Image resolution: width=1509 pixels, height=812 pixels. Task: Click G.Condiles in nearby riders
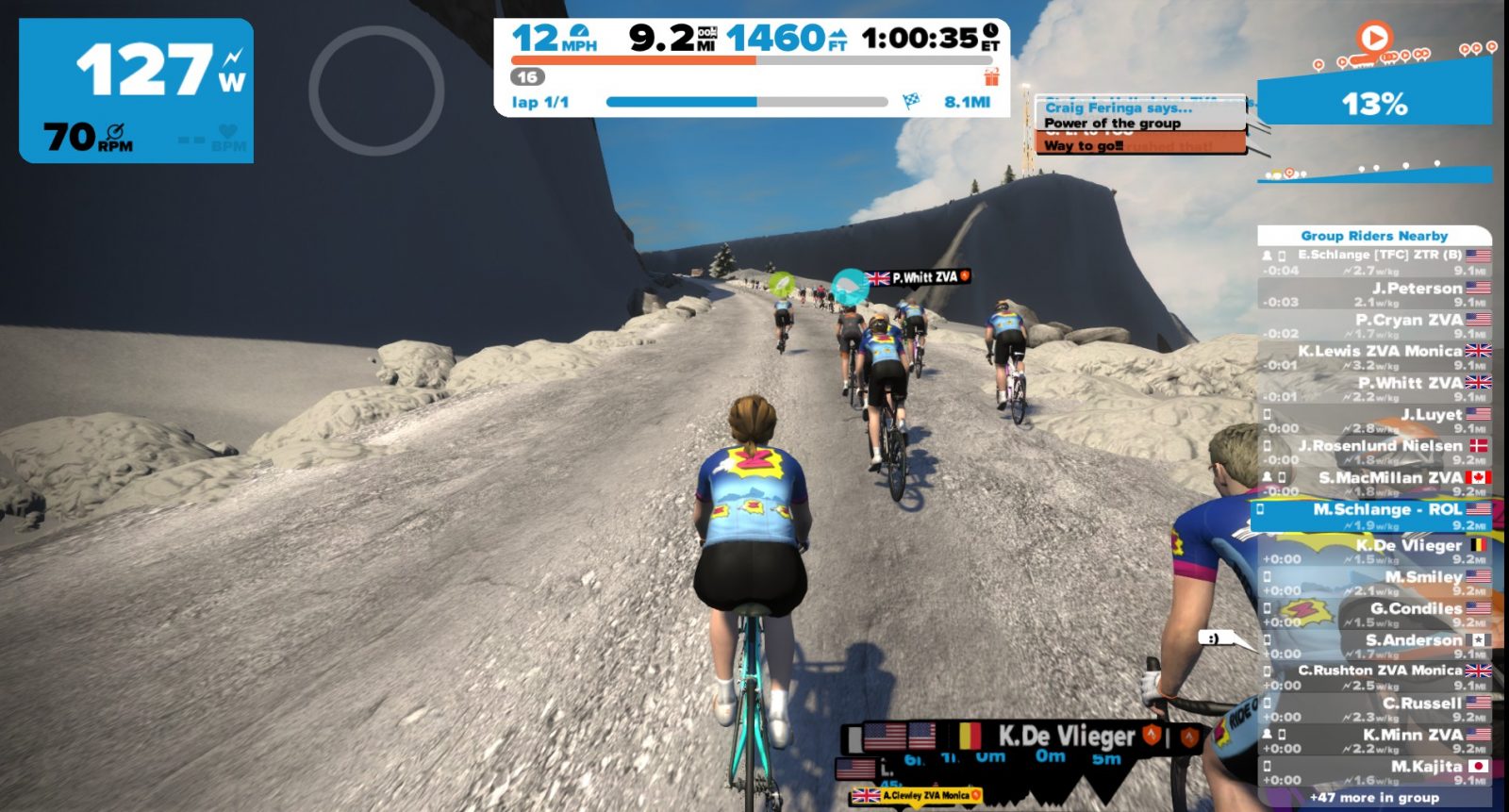click(x=1375, y=615)
